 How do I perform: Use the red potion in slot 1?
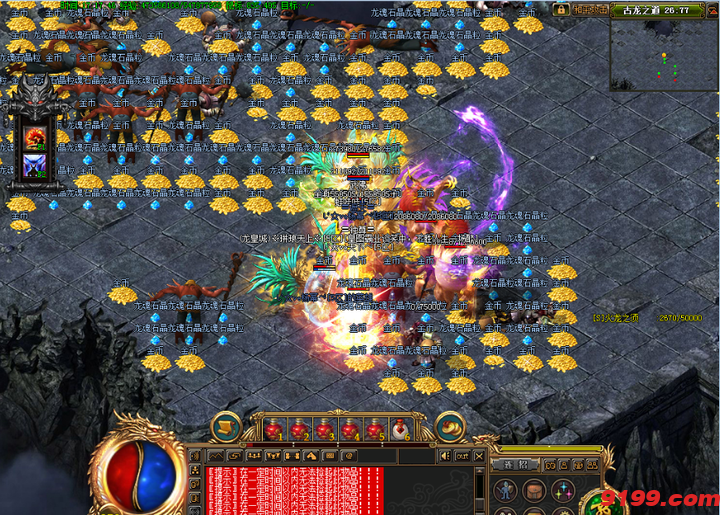tap(271, 430)
